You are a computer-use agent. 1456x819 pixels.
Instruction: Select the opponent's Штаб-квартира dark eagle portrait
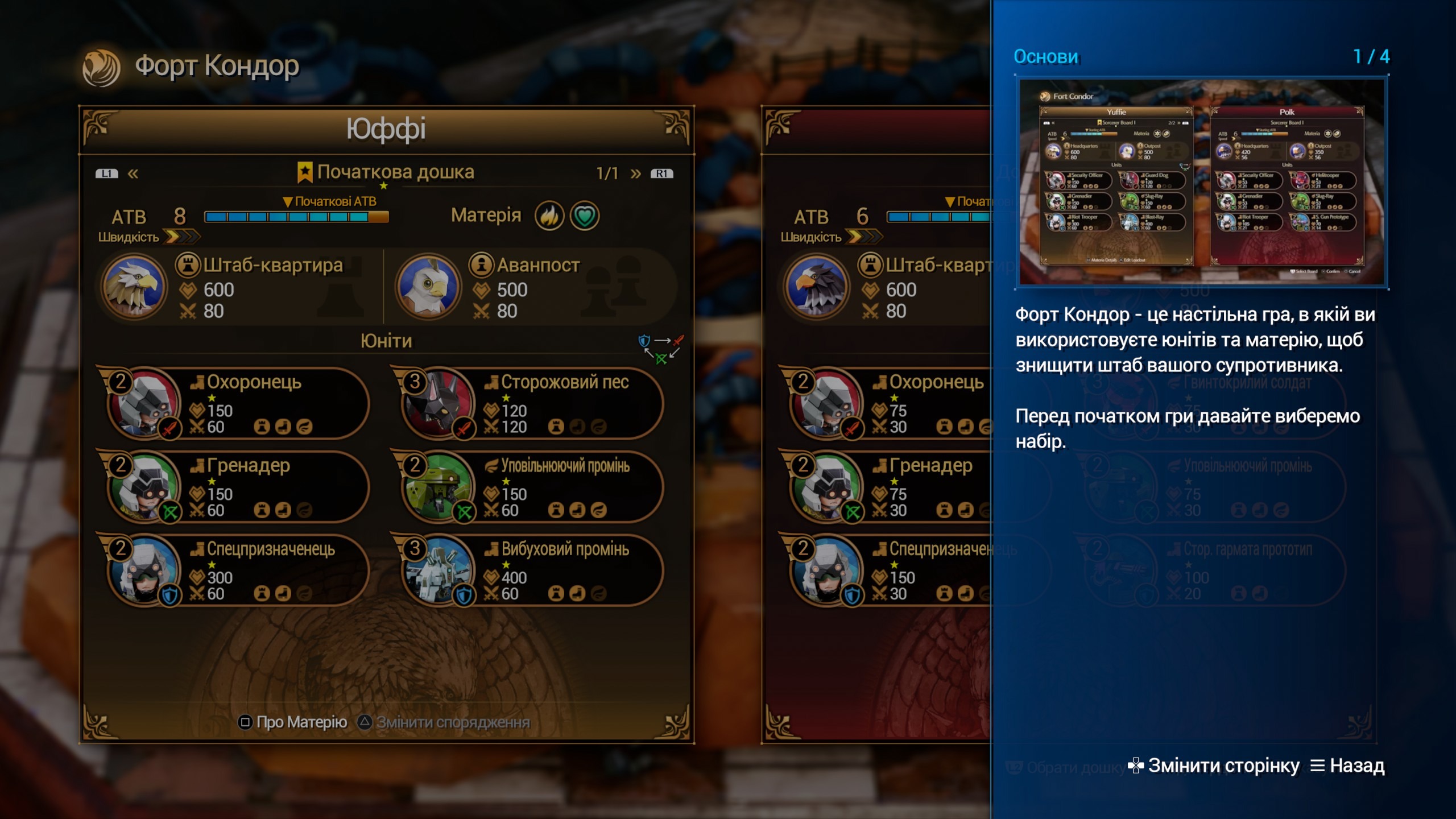tap(817, 287)
